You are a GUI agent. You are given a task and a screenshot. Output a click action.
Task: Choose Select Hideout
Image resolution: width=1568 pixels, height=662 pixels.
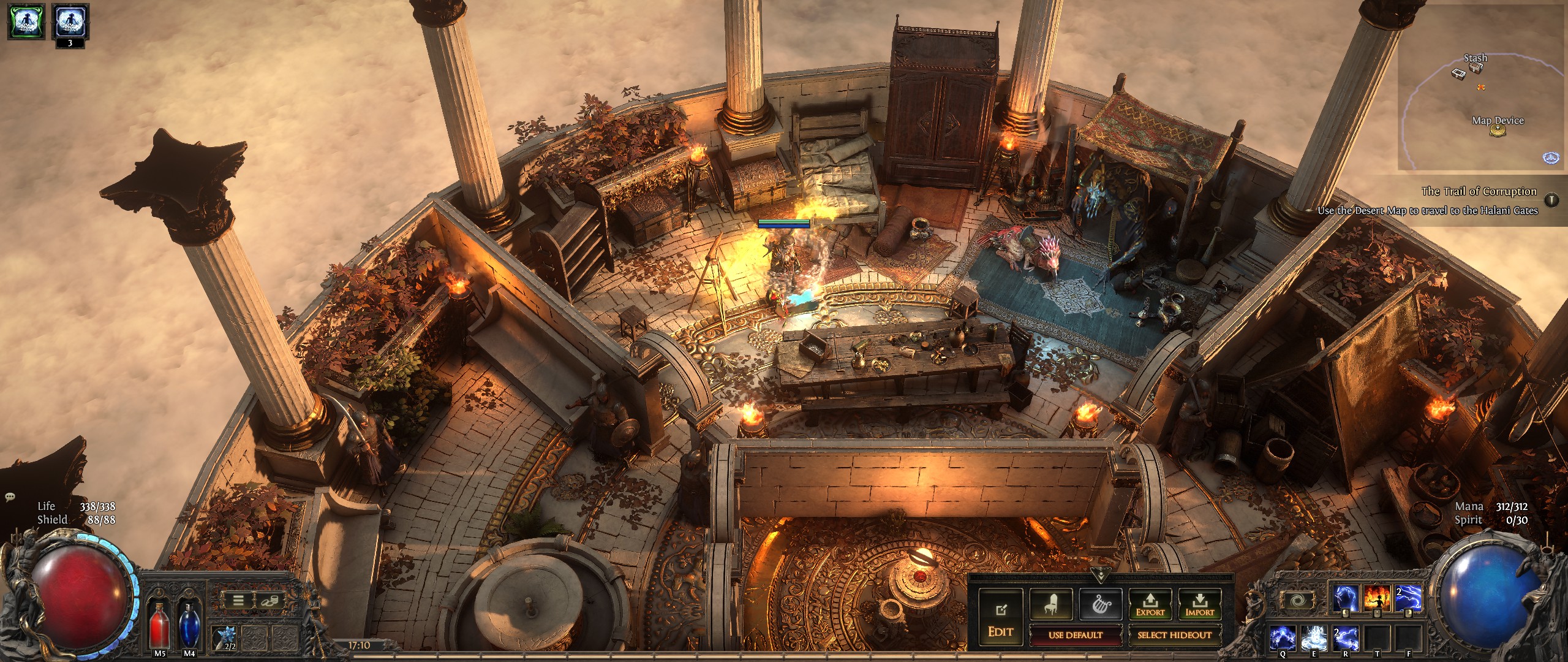[1174, 635]
